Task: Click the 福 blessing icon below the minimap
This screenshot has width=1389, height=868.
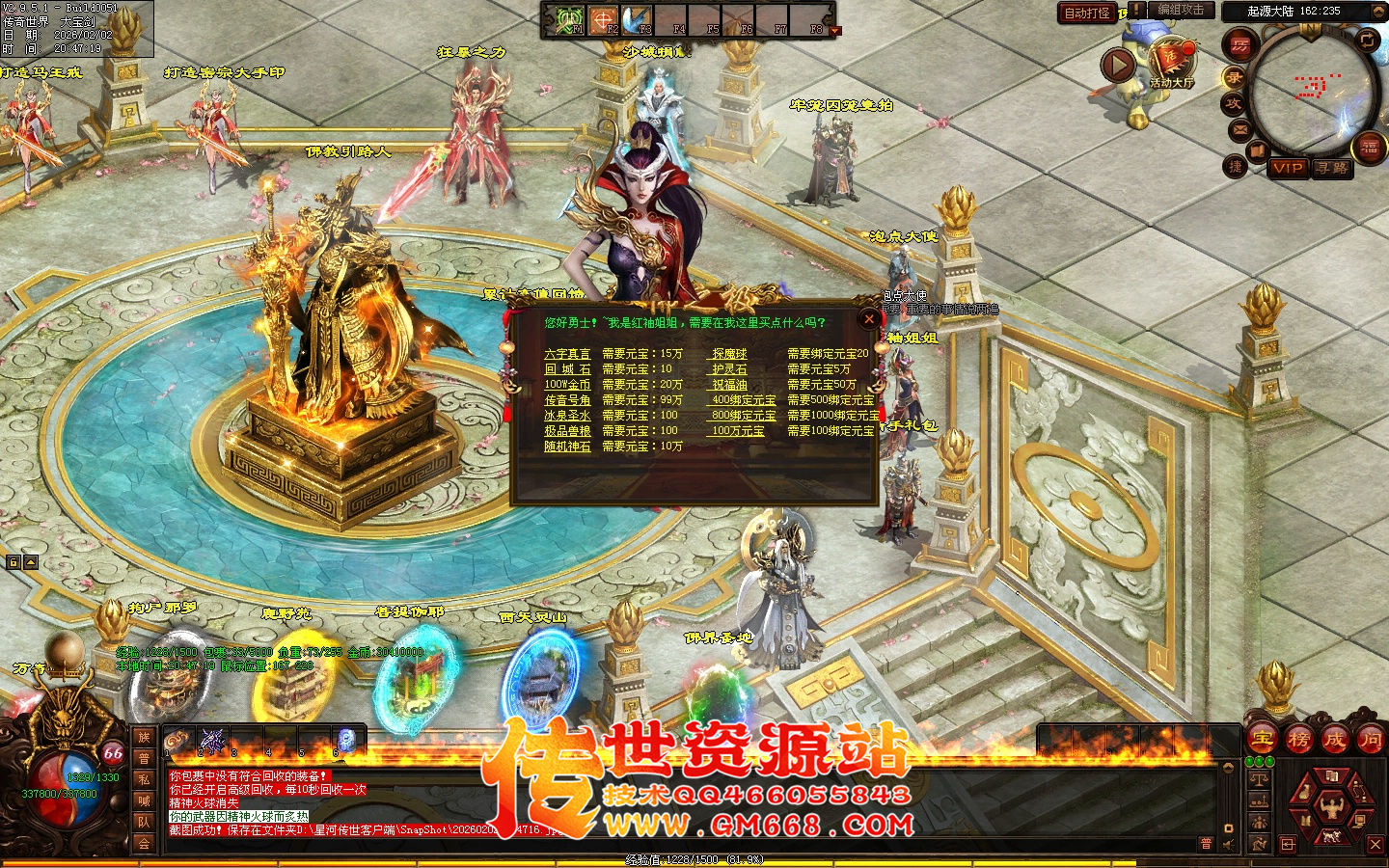Action: 1369,148
